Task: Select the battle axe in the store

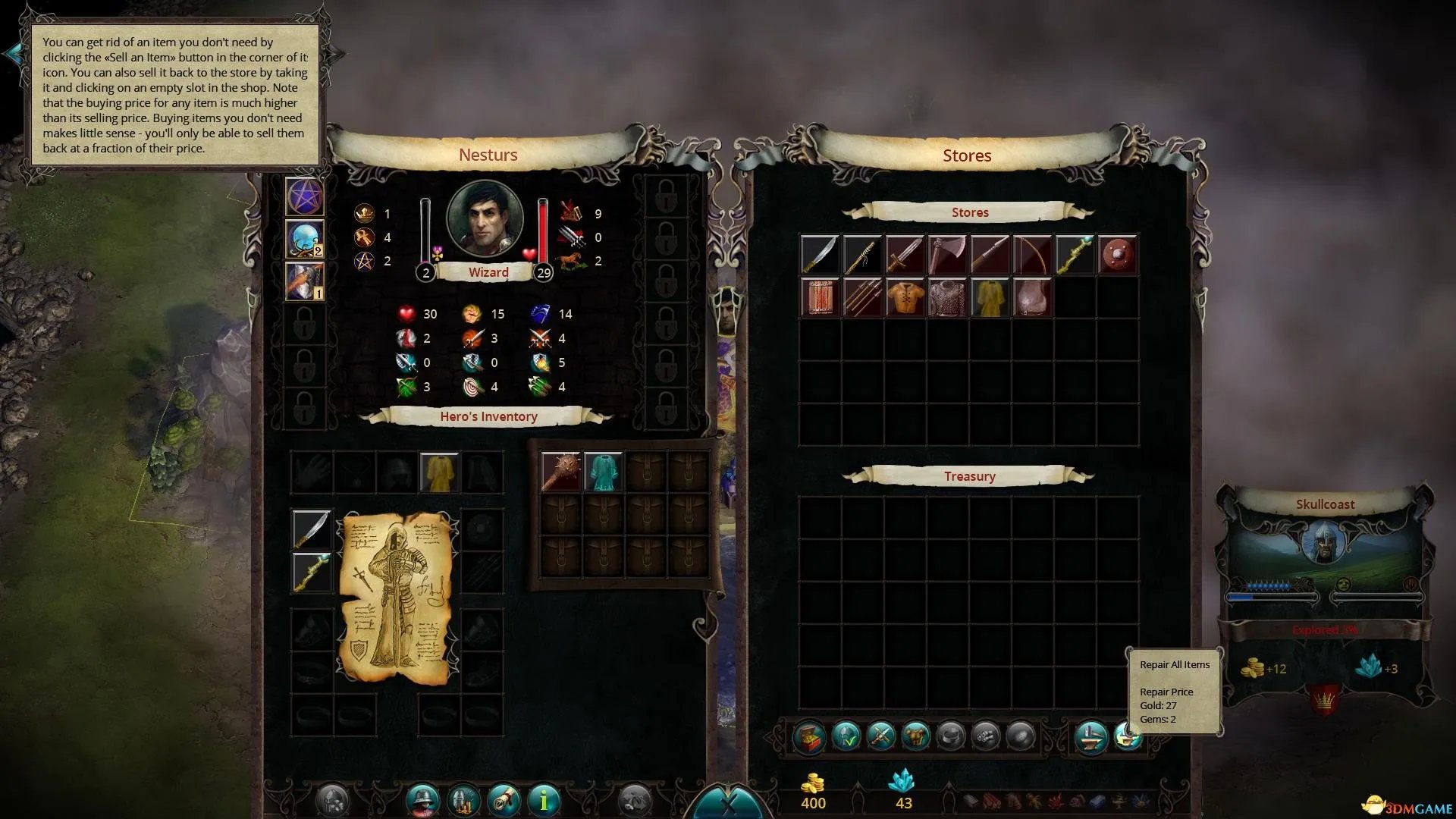Action: (x=947, y=255)
